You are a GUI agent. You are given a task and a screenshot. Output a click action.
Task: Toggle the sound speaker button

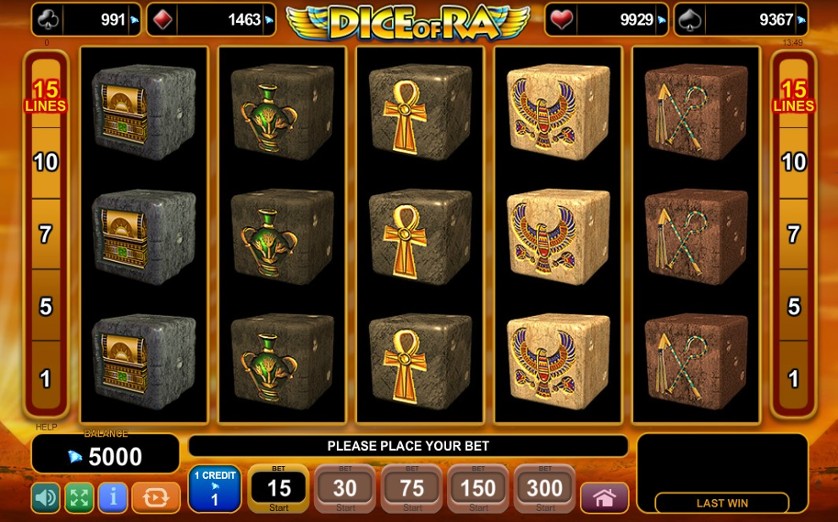(x=45, y=497)
